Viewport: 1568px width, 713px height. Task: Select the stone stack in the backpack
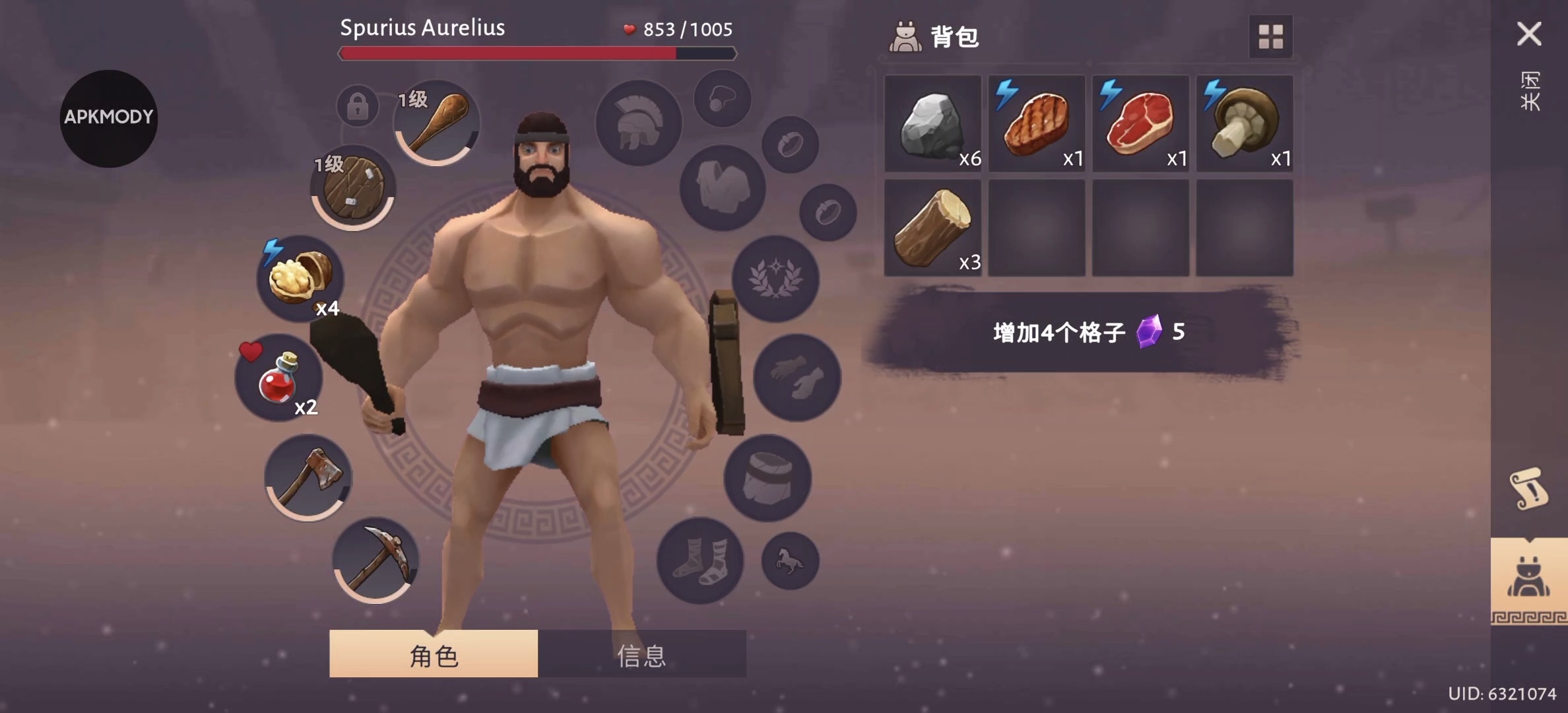932,124
